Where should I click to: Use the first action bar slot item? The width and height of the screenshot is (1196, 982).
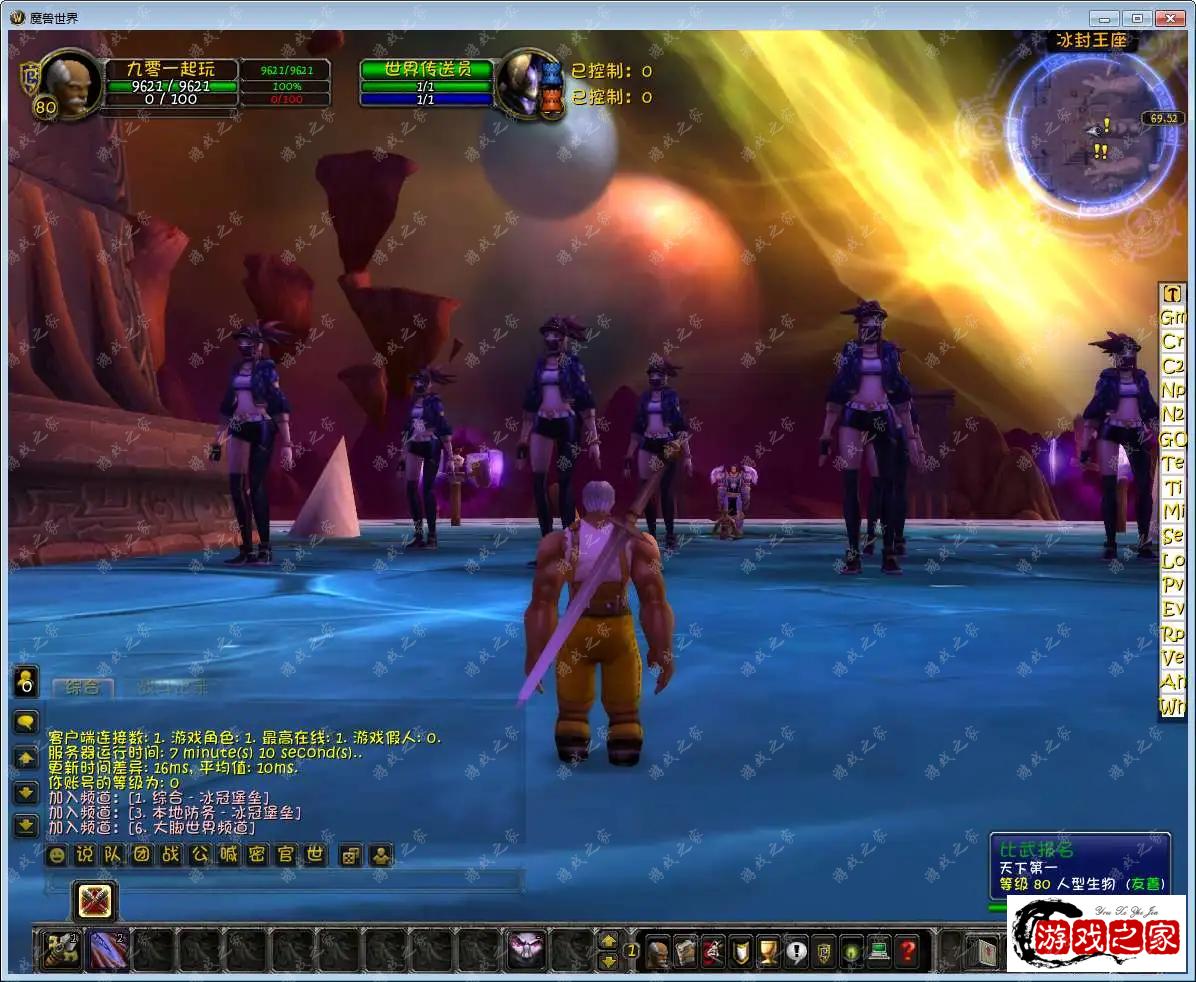click(x=61, y=949)
